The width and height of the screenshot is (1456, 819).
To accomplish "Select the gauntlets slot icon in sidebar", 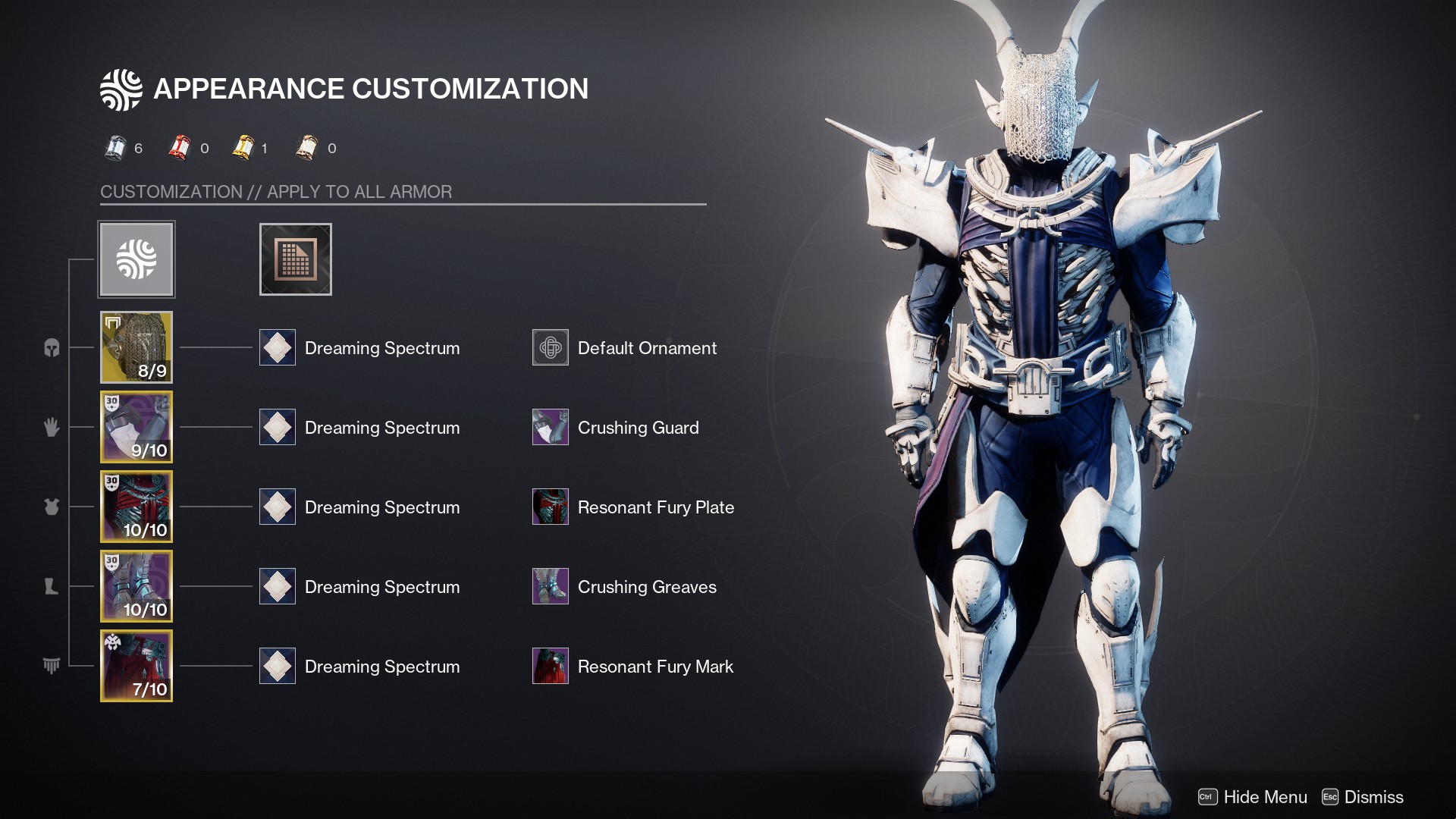I will pyautogui.click(x=50, y=427).
